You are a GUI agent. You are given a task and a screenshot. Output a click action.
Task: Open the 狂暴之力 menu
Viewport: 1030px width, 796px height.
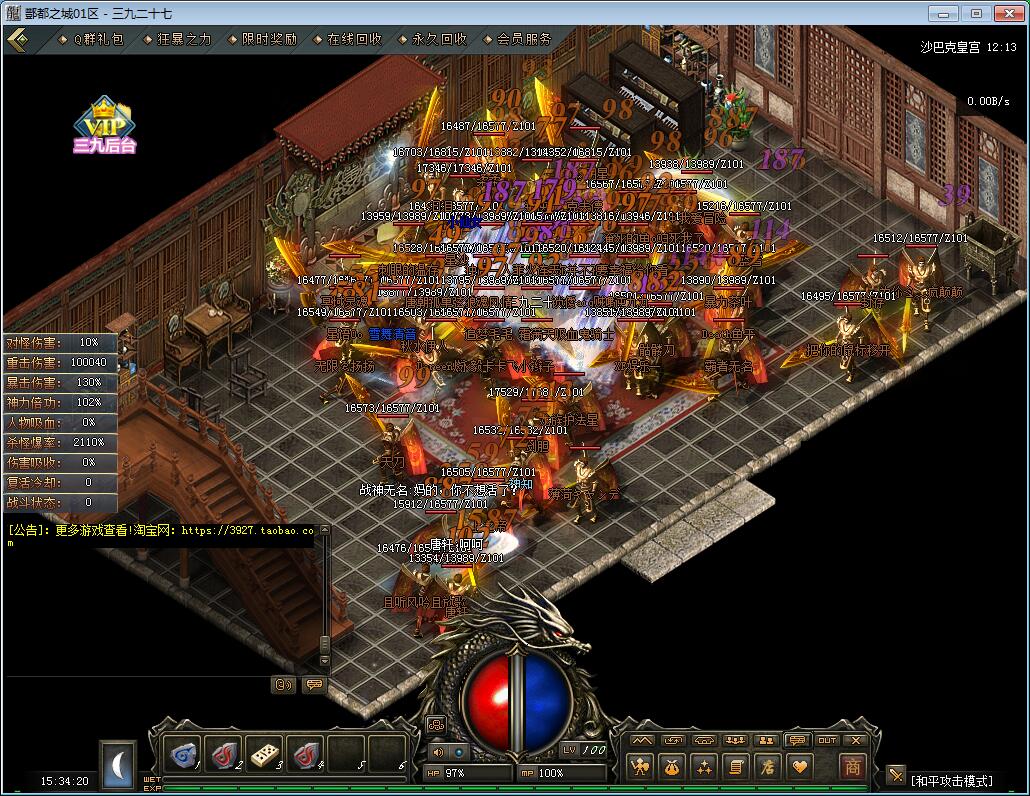[184, 39]
